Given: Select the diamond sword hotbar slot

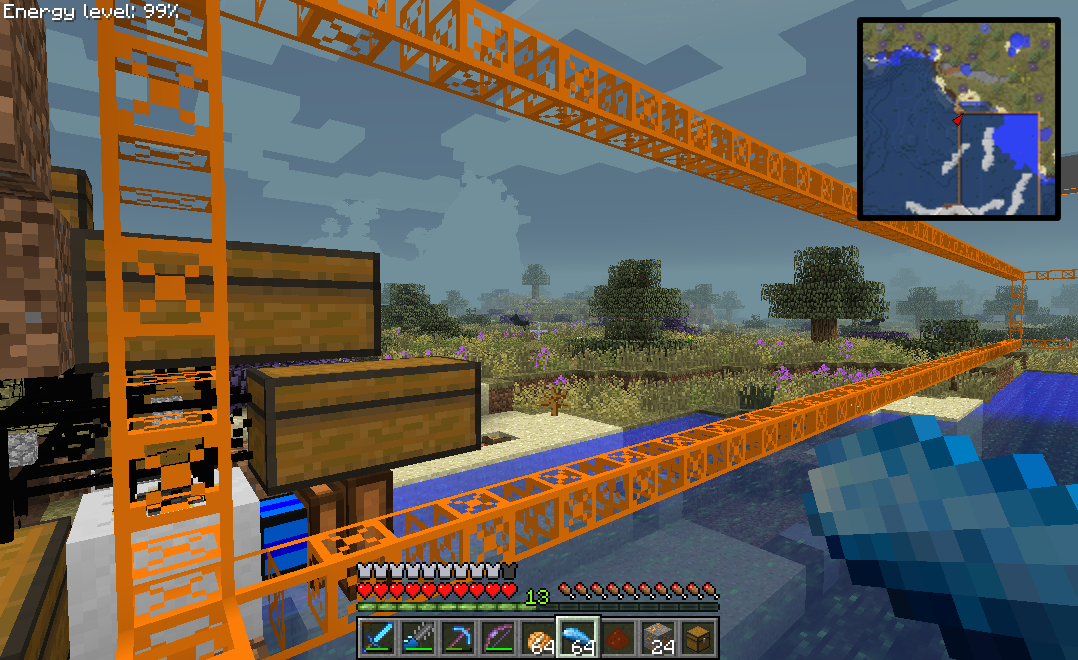Looking at the screenshot, I should pos(379,637).
